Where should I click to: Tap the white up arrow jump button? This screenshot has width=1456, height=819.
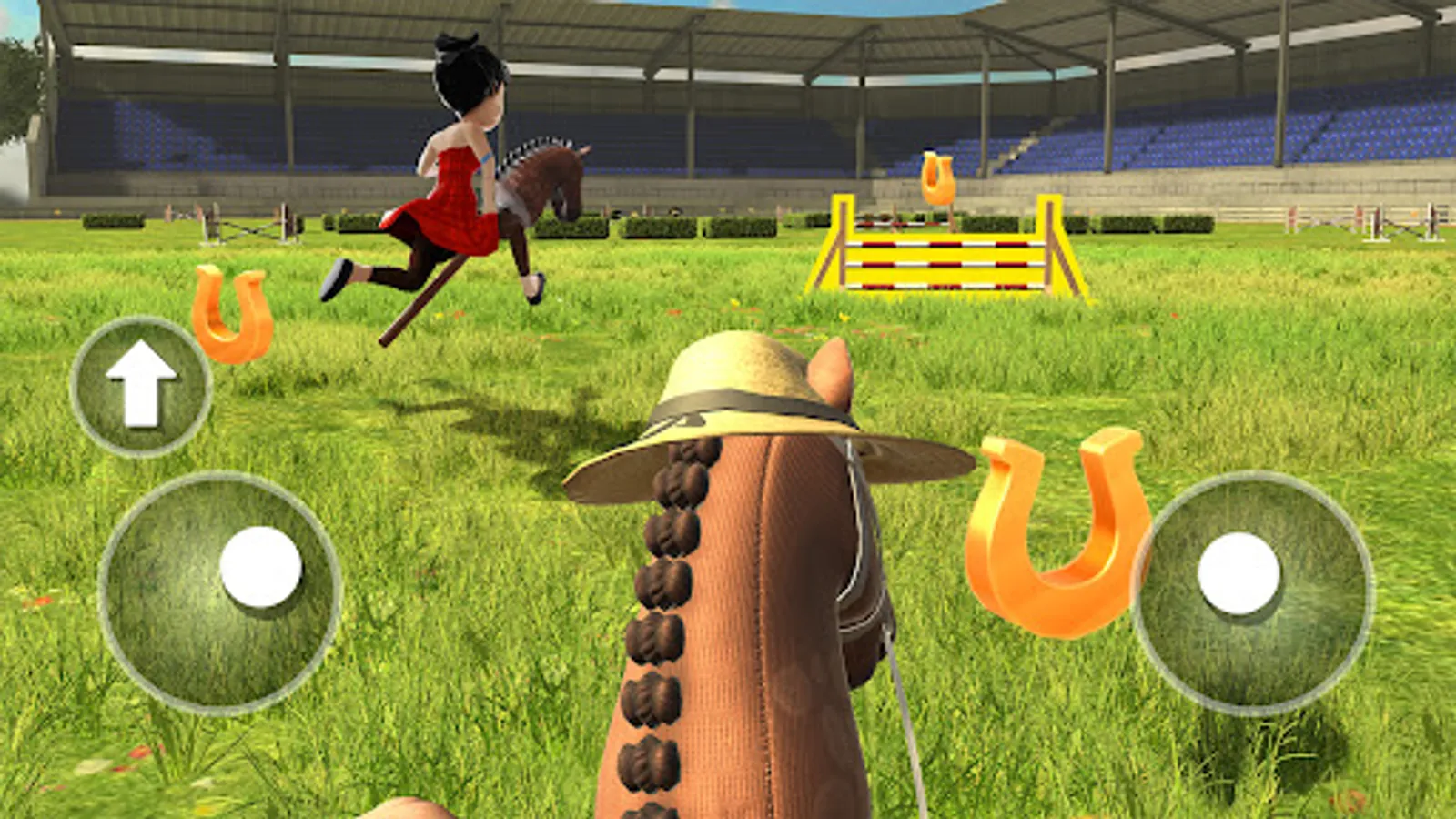[143, 386]
